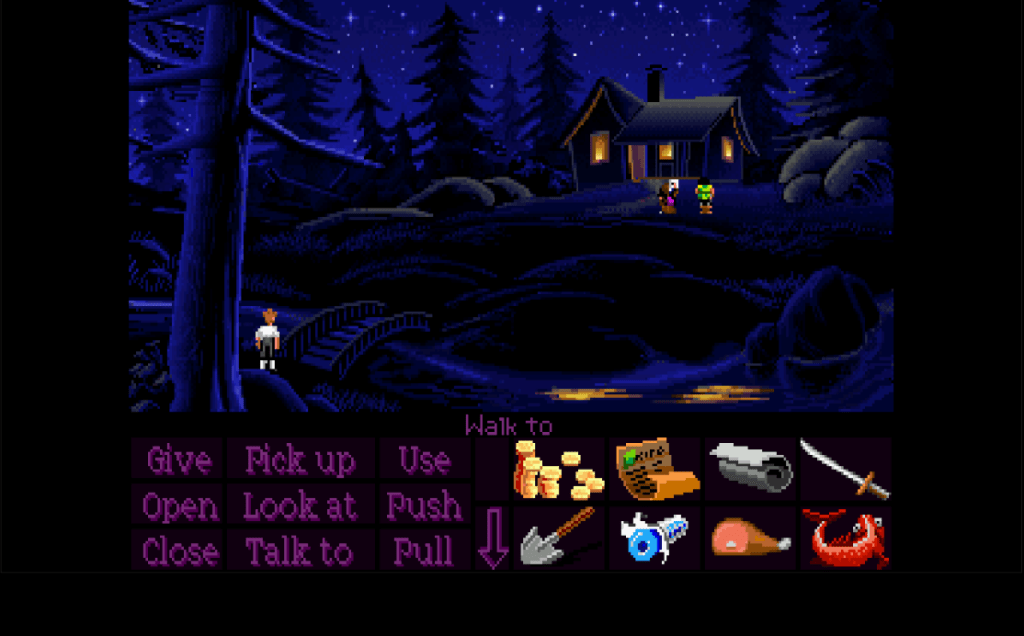Viewport: 1024px width, 636px height.
Task: Select the gold coins in inventory
Action: click(x=559, y=470)
